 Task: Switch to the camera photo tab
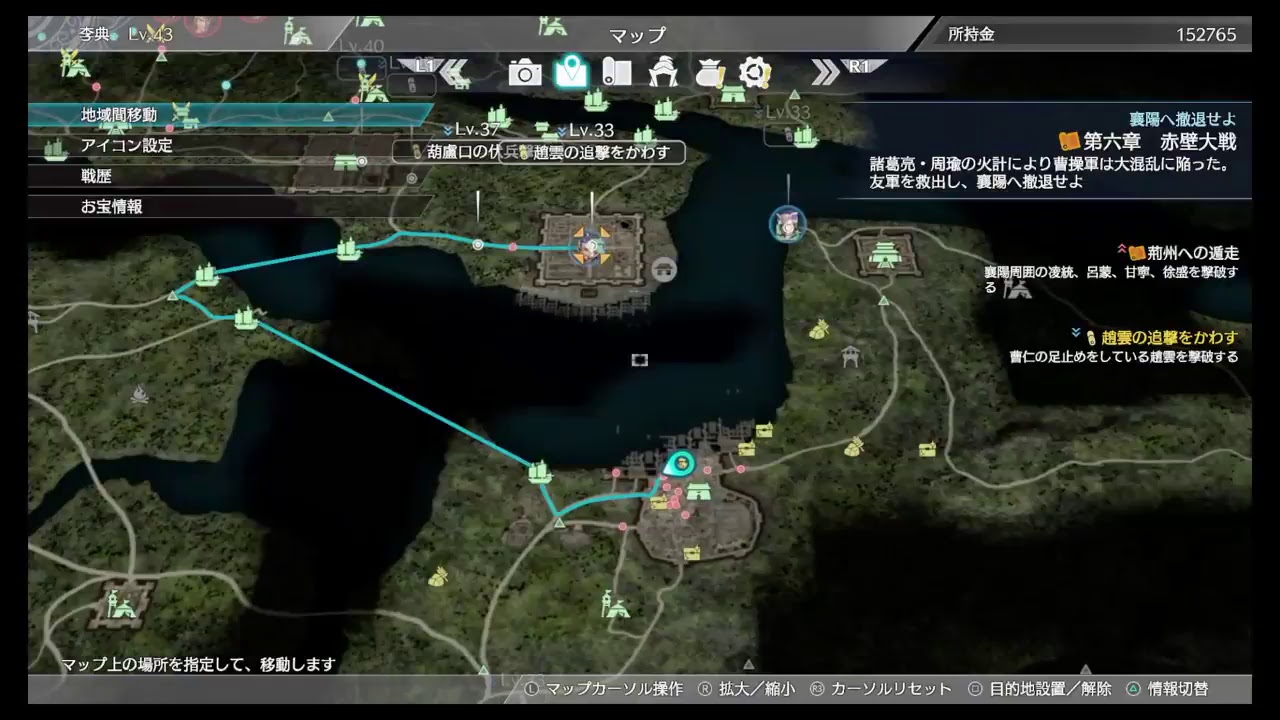524,72
